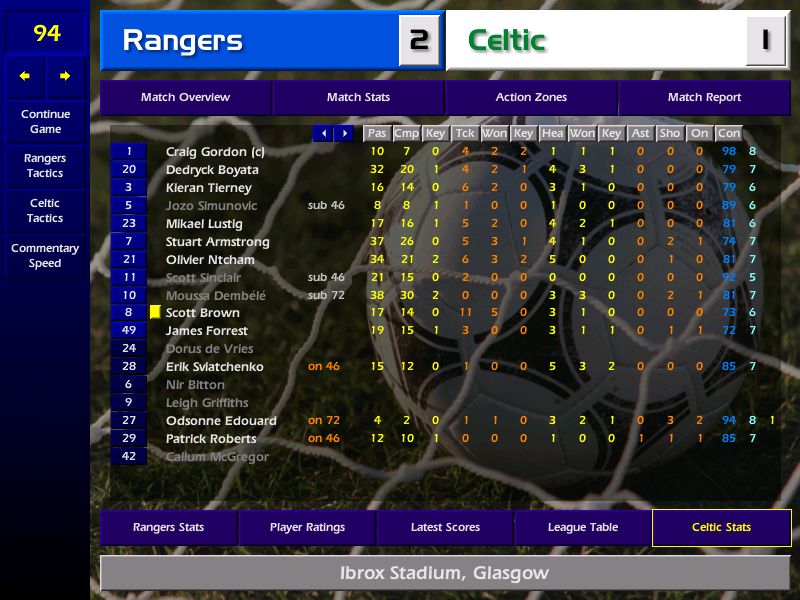
Task: Show Rangers Stats
Action: tap(168, 528)
